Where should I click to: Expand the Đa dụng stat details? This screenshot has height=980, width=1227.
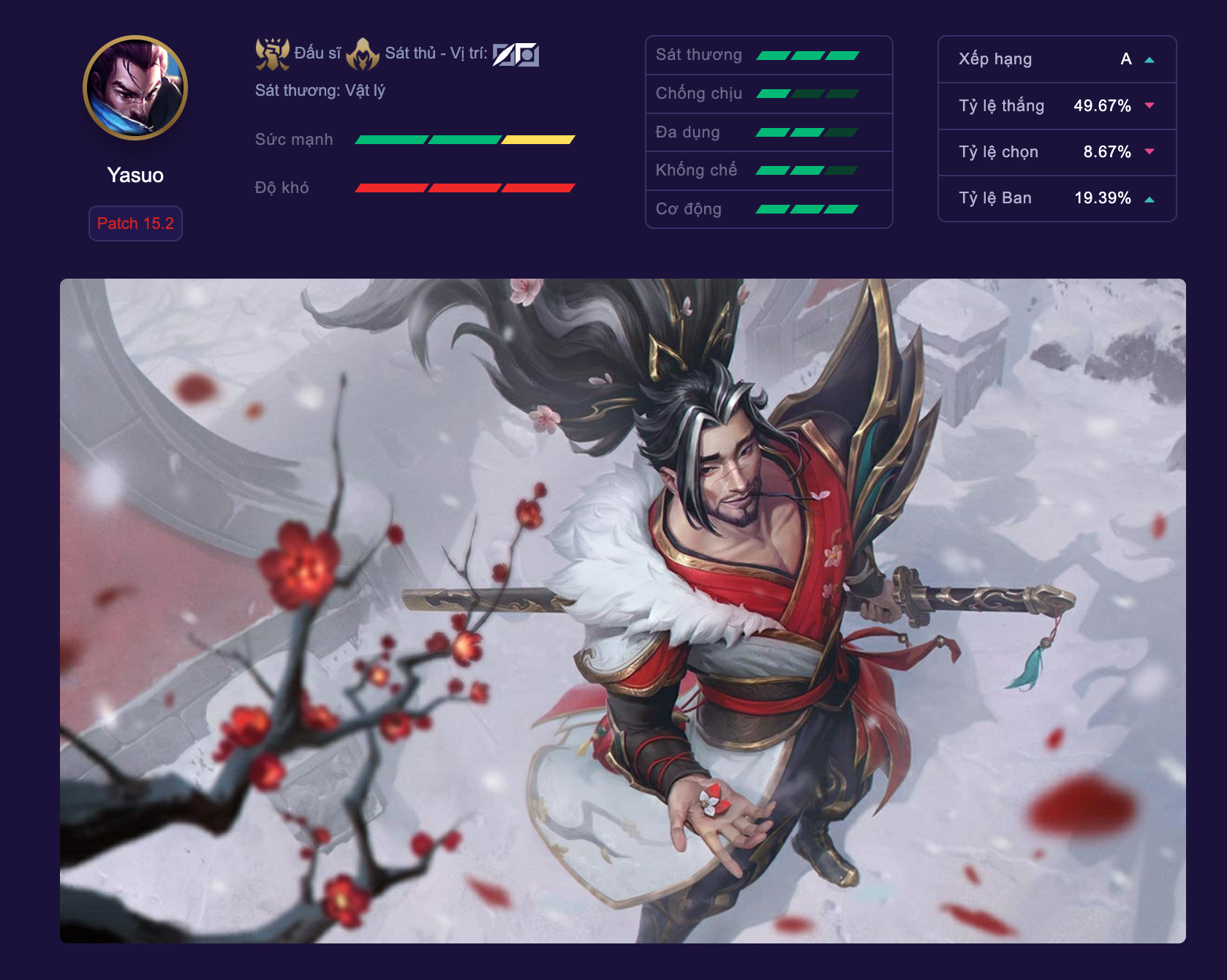(768, 132)
